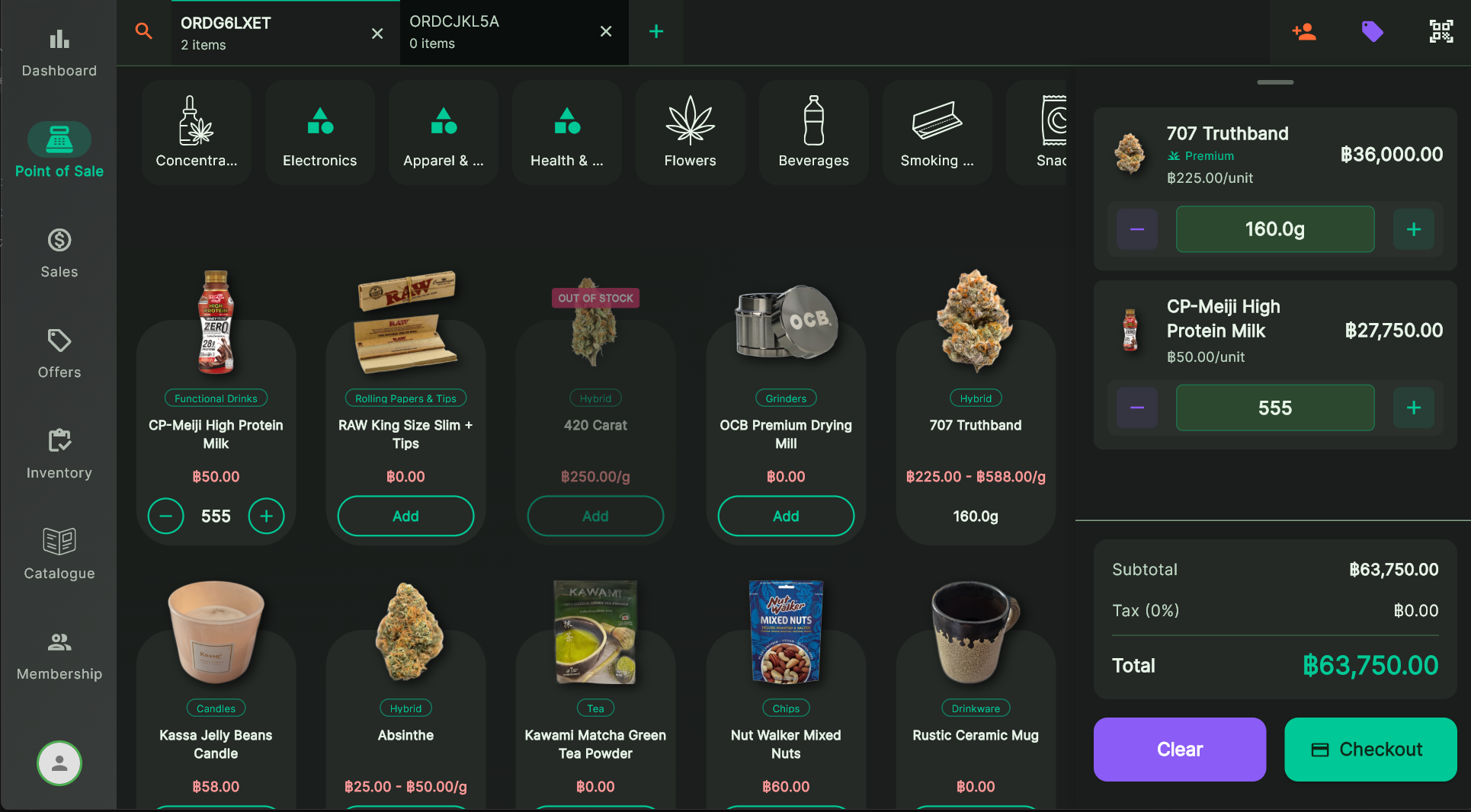The width and height of the screenshot is (1471, 812).
Task: Add a customer using the person icon
Action: 1304,31
